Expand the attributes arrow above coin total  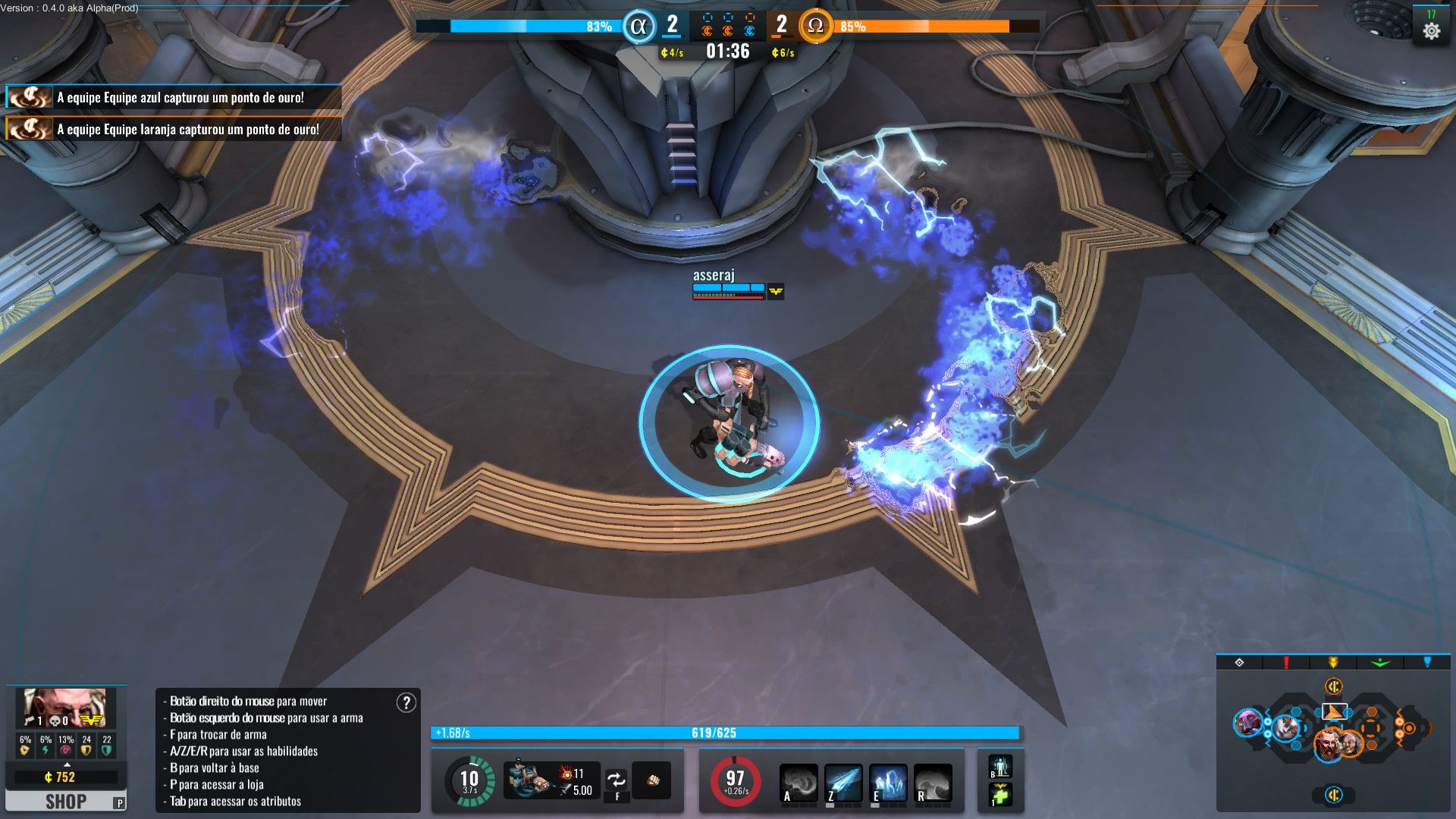click(67, 765)
